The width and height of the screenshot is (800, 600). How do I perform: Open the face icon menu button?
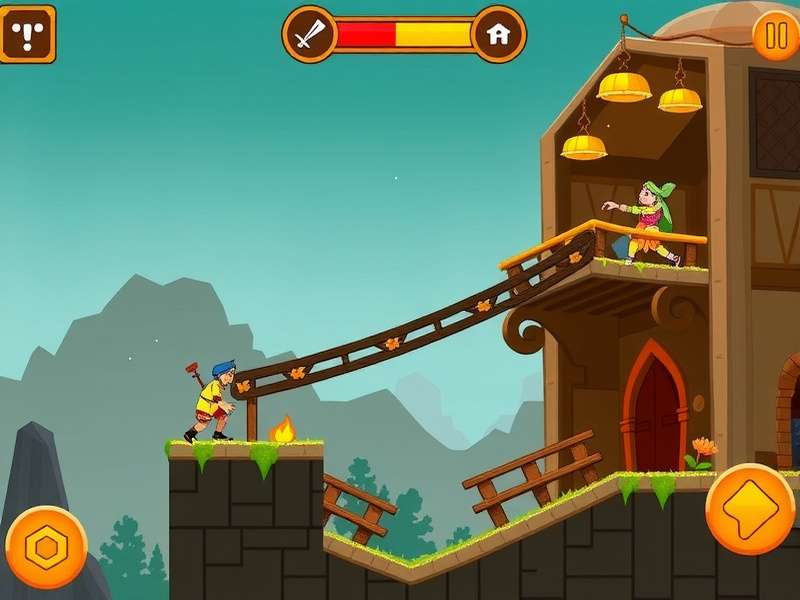click(x=26, y=34)
